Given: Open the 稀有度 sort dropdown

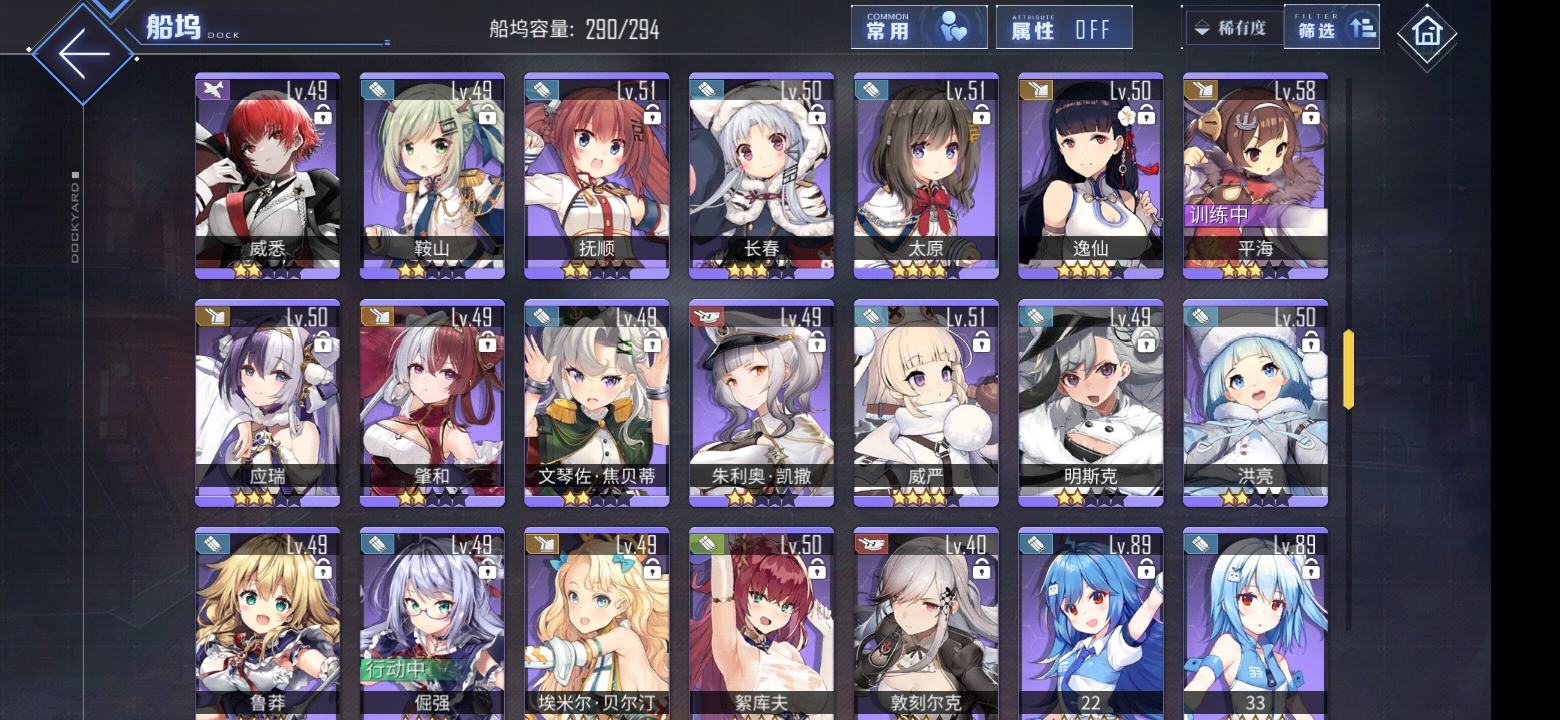Looking at the screenshot, I should (1232, 28).
